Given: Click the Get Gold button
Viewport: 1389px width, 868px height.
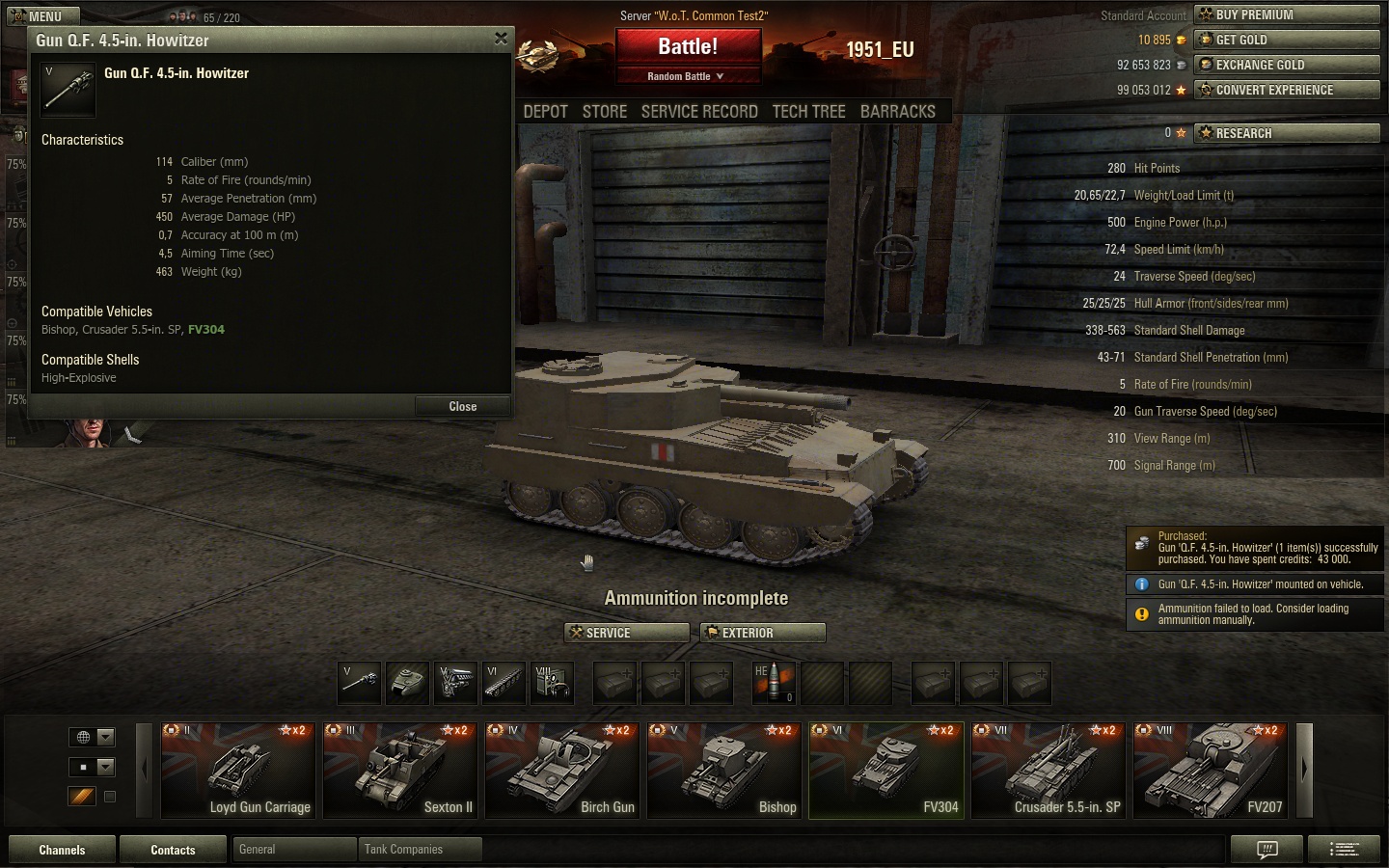Looking at the screenshot, I should point(1287,40).
